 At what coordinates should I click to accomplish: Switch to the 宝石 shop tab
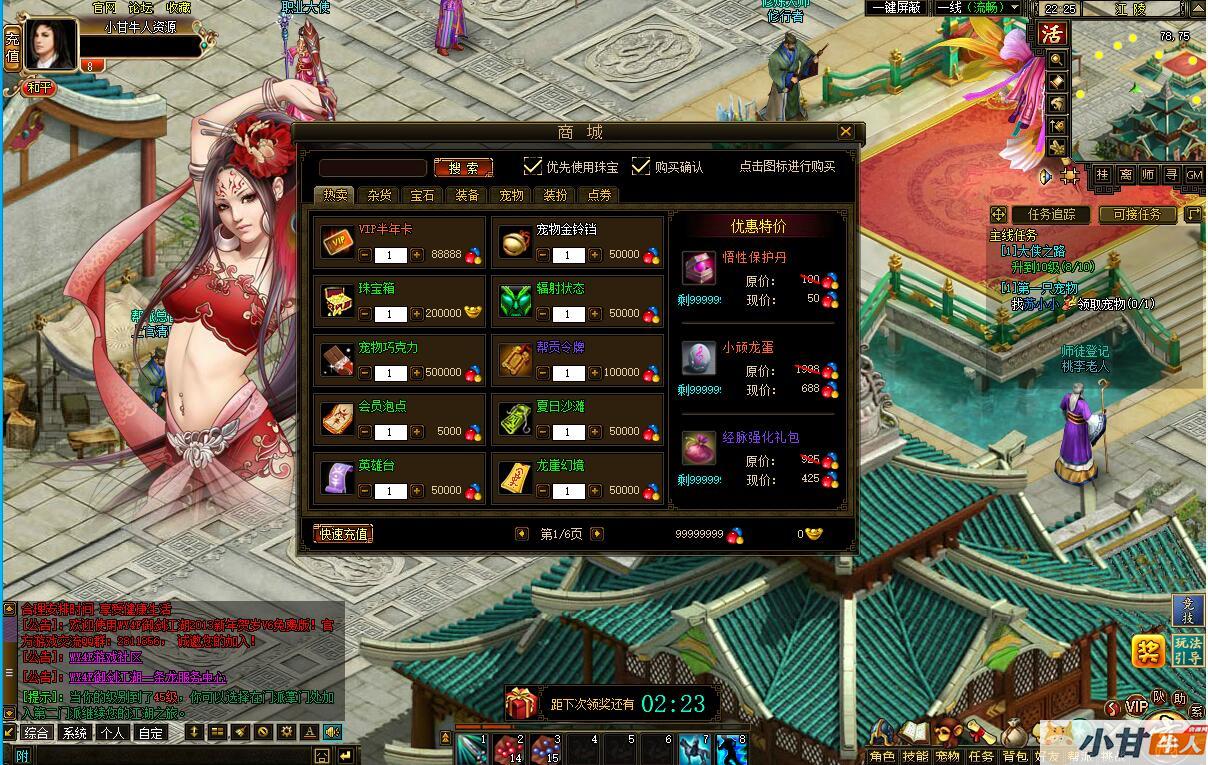click(x=423, y=195)
